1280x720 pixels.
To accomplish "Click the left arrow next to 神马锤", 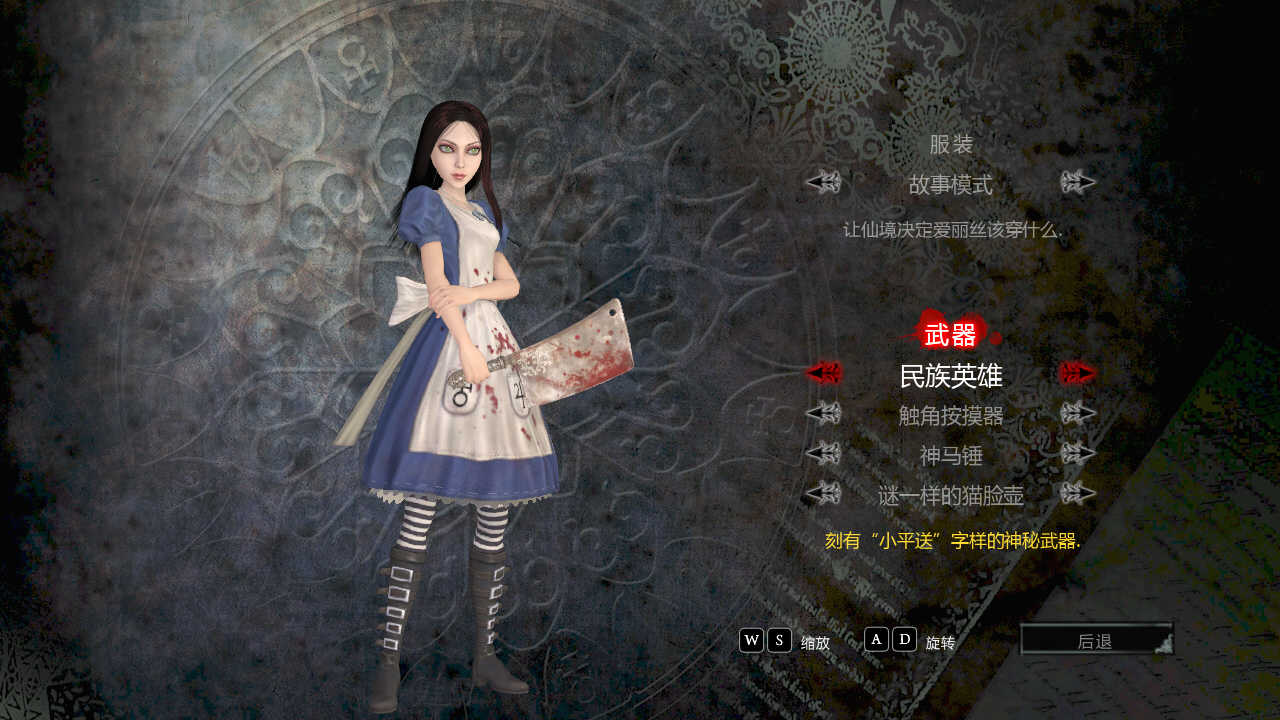I will (822, 455).
